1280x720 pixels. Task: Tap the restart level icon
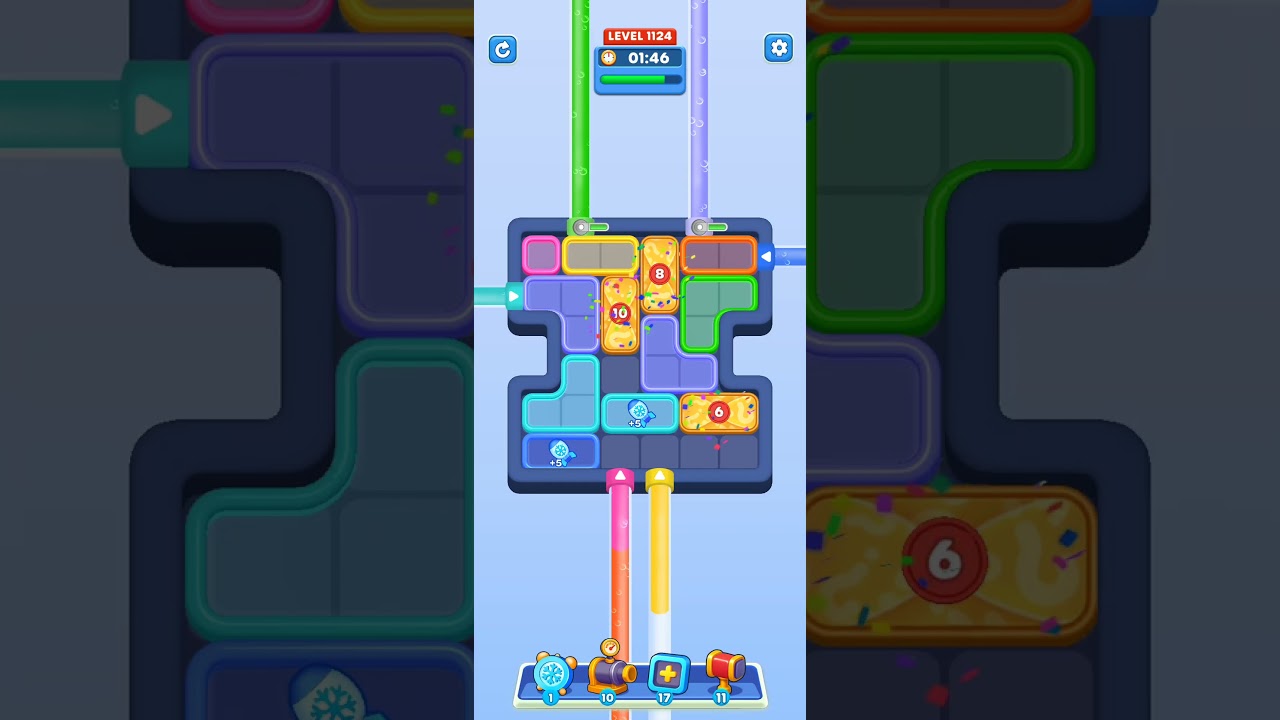pyautogui.click(x=503, y=49)
